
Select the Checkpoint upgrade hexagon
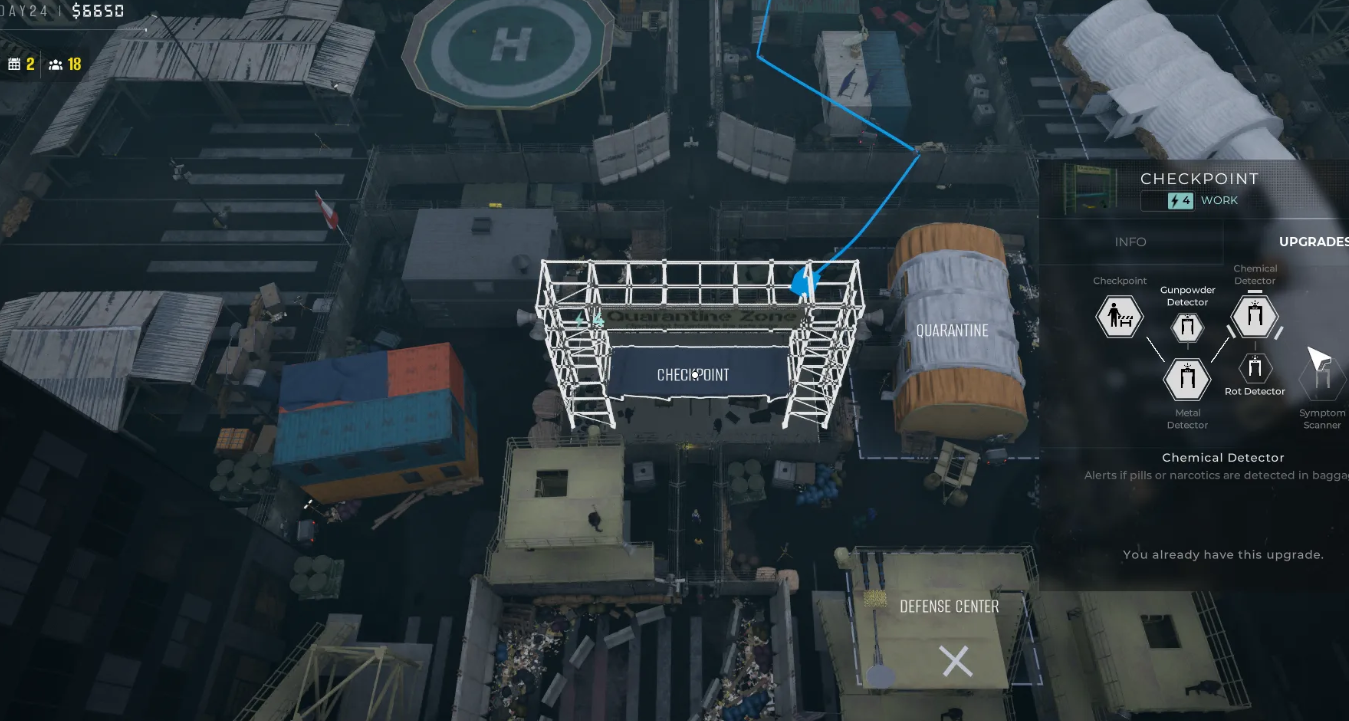1119,318
